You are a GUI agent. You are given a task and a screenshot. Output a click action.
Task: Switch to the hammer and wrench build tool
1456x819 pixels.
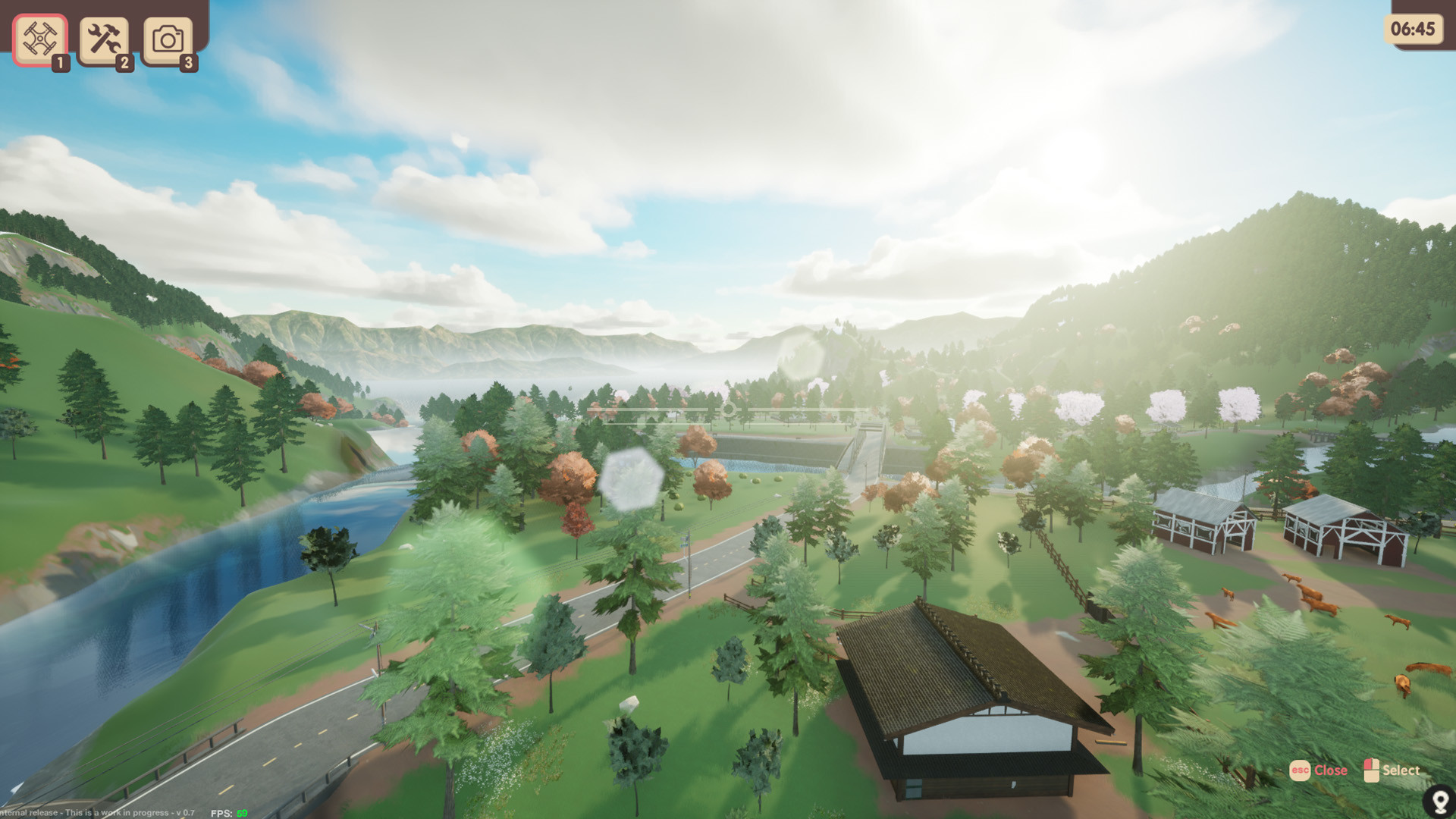point(104,39)
